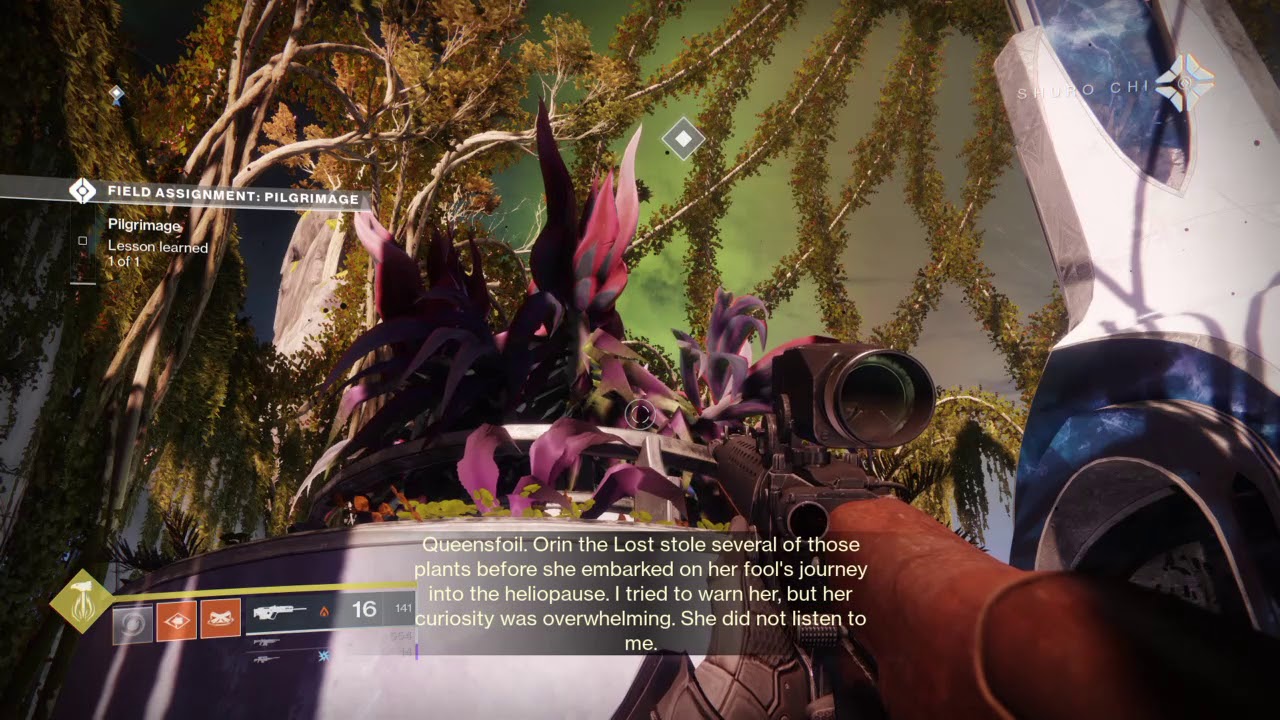Select the Shuro Chi emblem marker
The image size is (1280, 720).
(x=1186, y=84)
